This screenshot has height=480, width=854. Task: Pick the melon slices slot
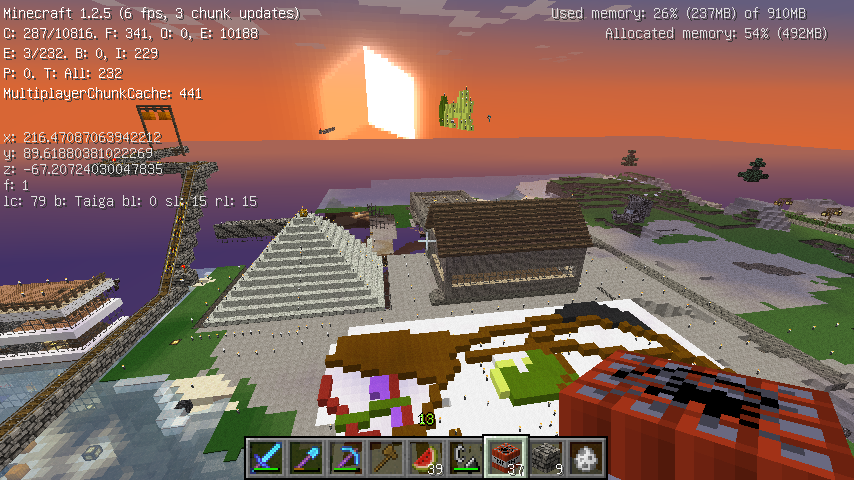click(427, 457)
